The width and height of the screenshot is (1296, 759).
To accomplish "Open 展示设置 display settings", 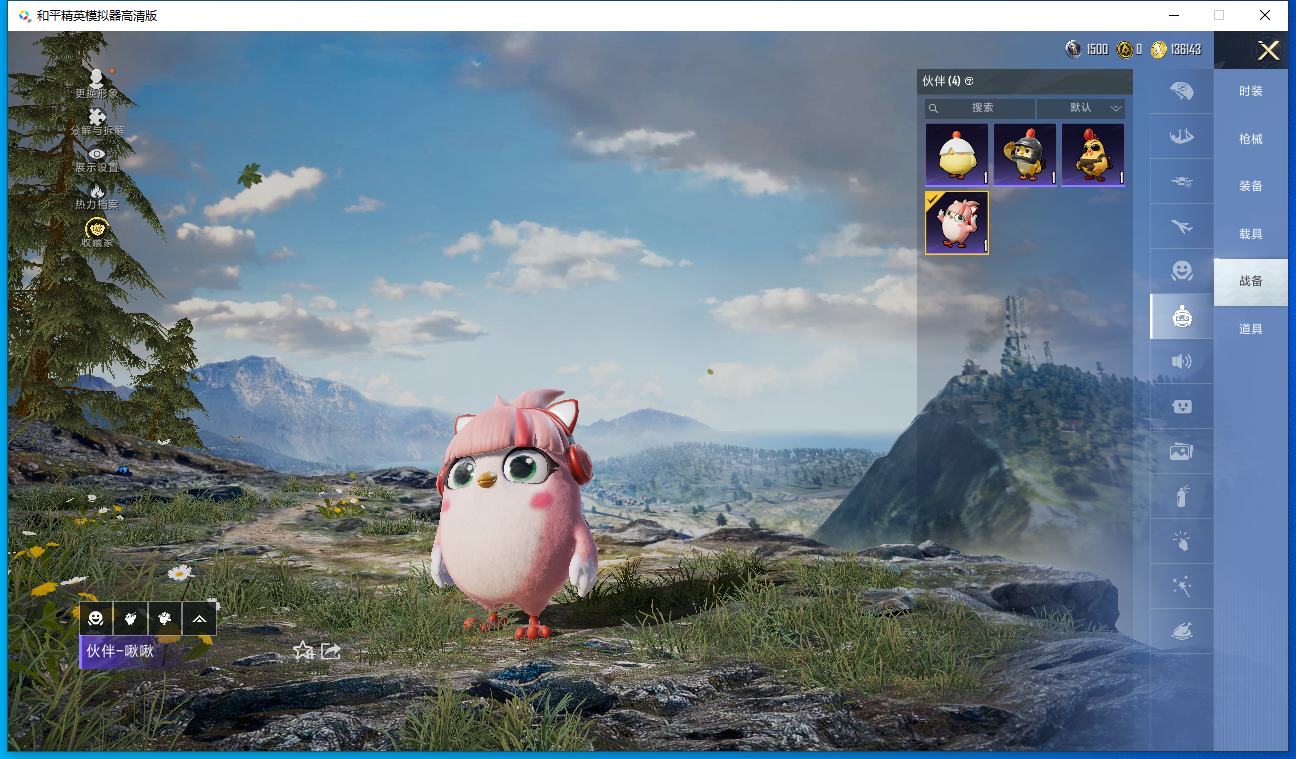I will pyautogui.click(x=97, y=158).
